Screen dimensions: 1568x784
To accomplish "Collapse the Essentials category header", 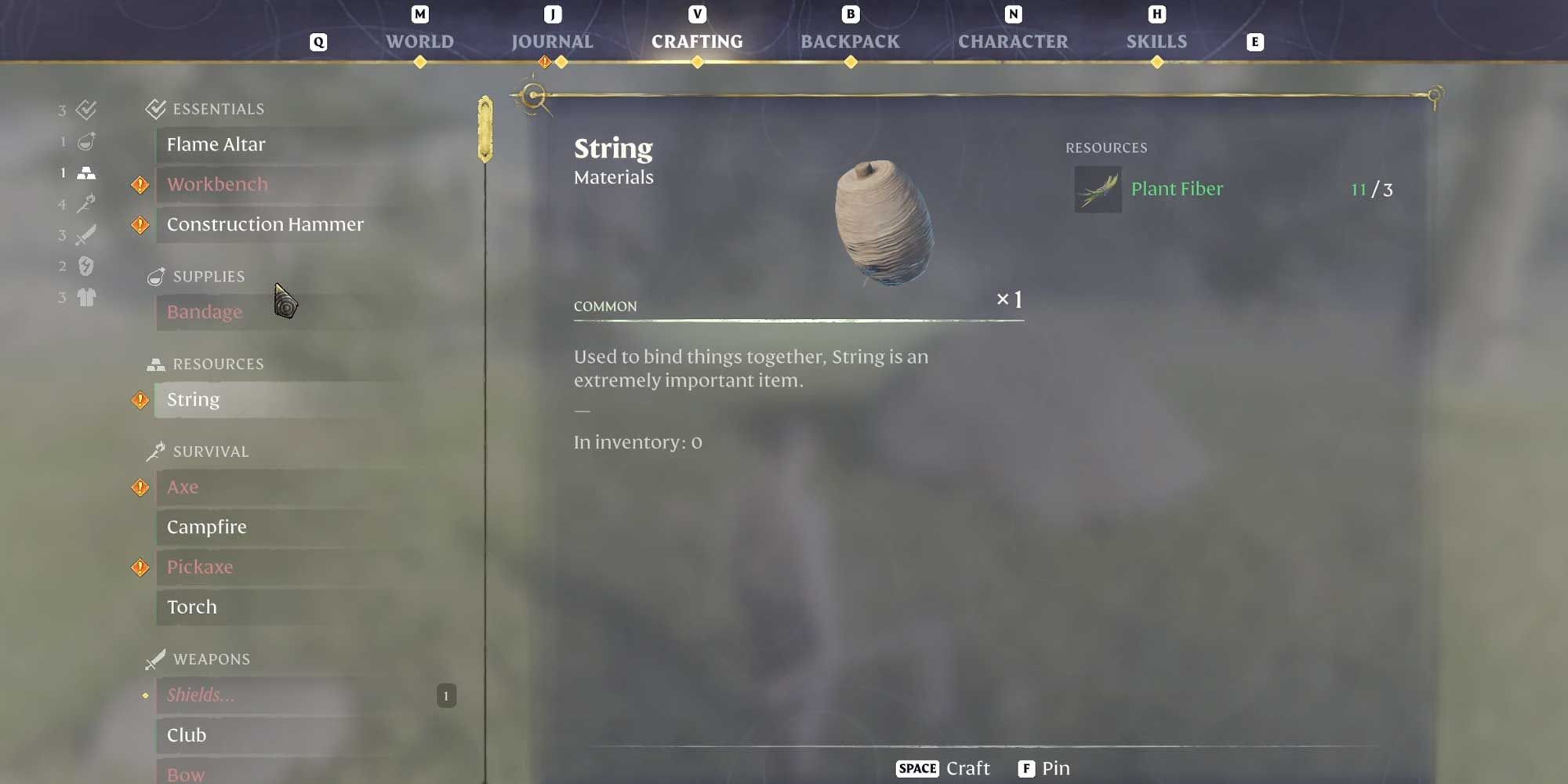I will (205, 108).
